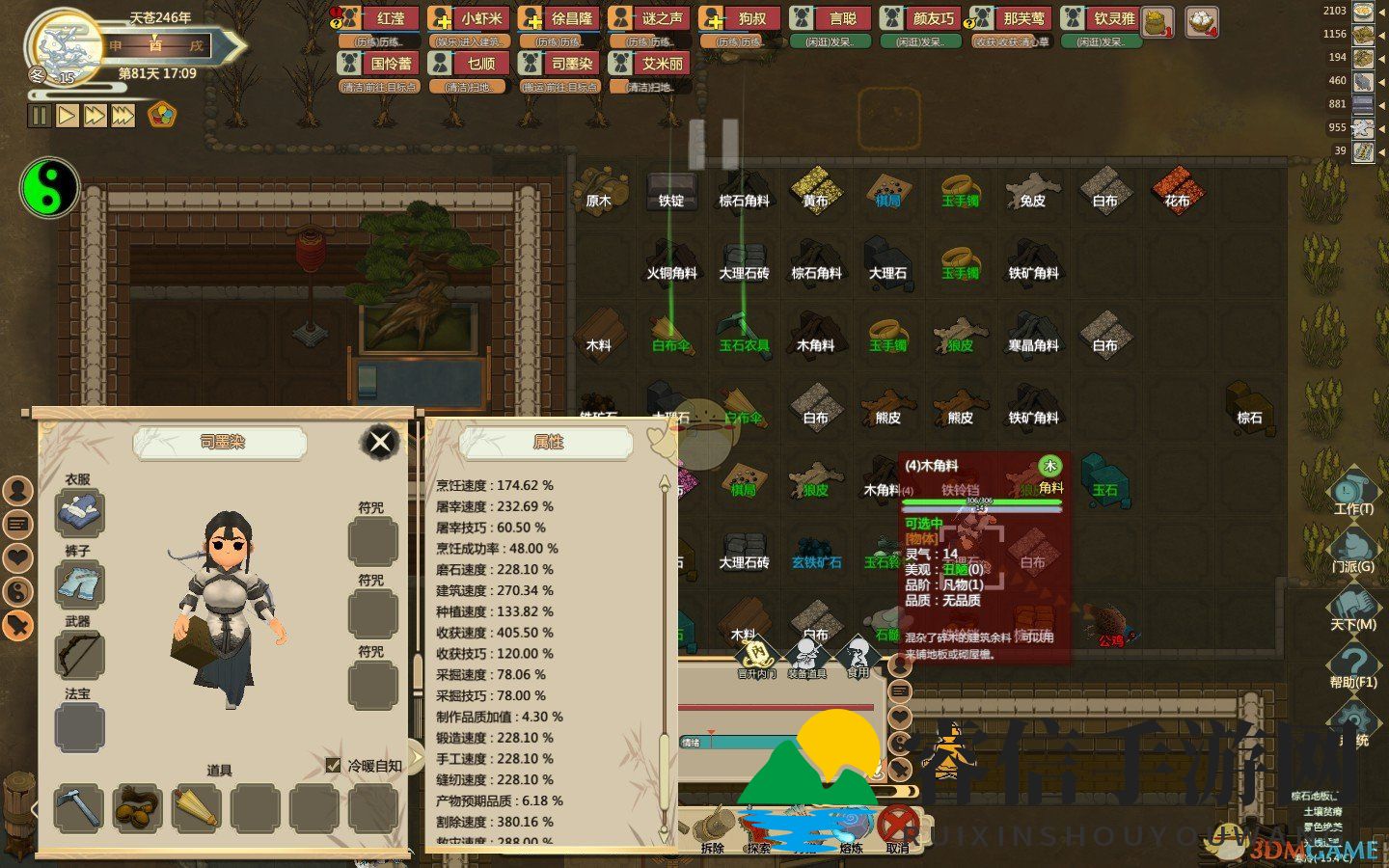Open the 帮助(F1) help menu
This screenshot has height=868, width=1389.
tap(1352, 665)
